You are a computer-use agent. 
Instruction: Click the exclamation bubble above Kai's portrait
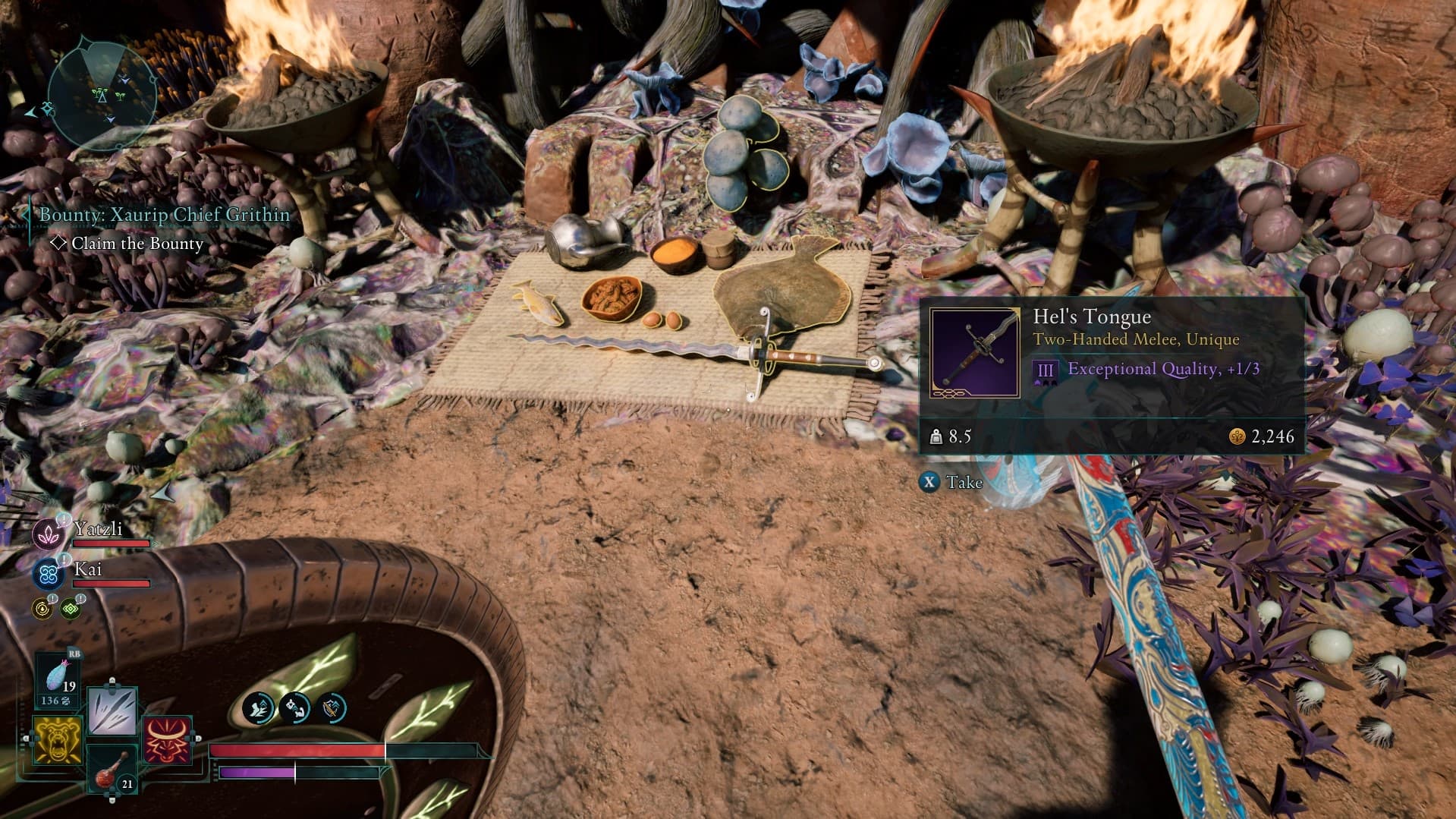63,560
